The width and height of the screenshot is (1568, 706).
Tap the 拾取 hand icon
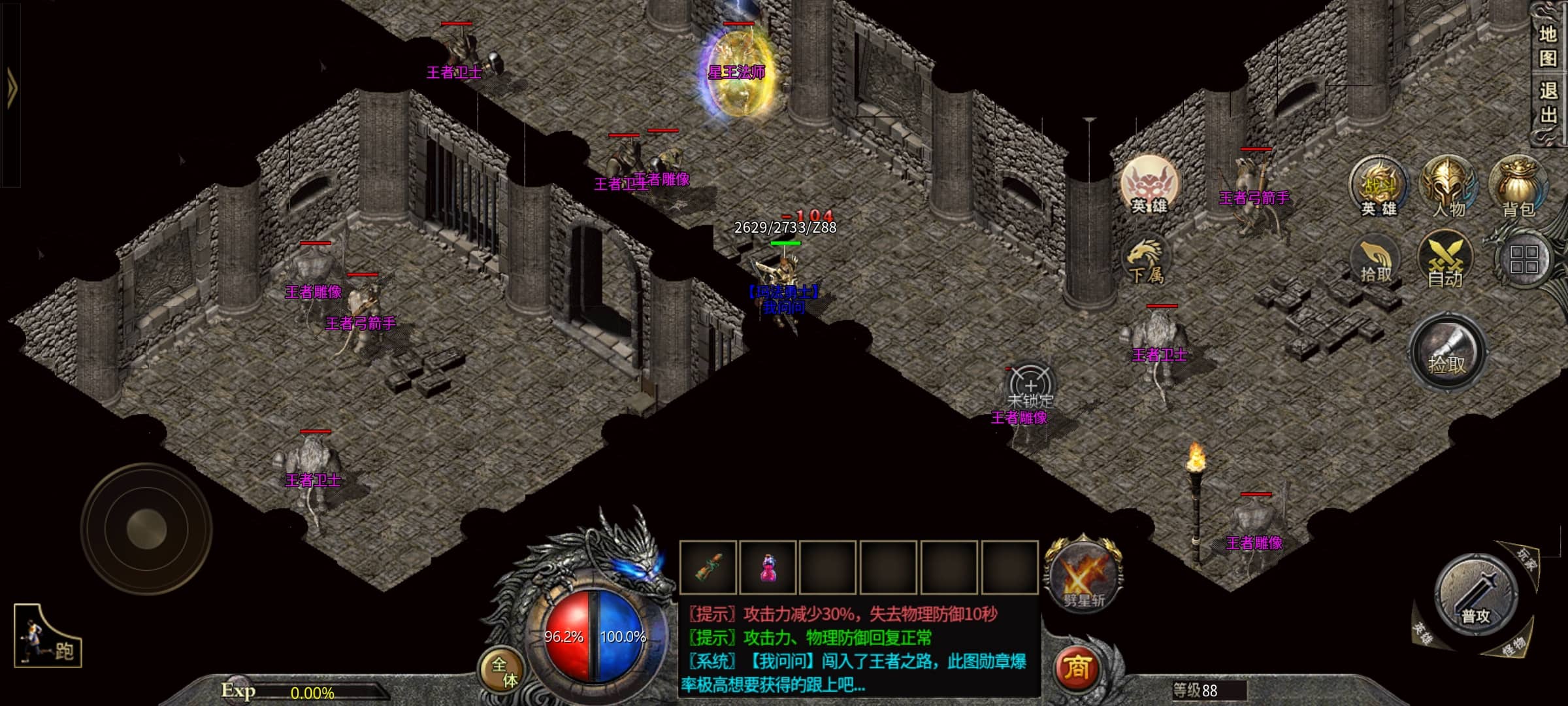point(1375,261)
